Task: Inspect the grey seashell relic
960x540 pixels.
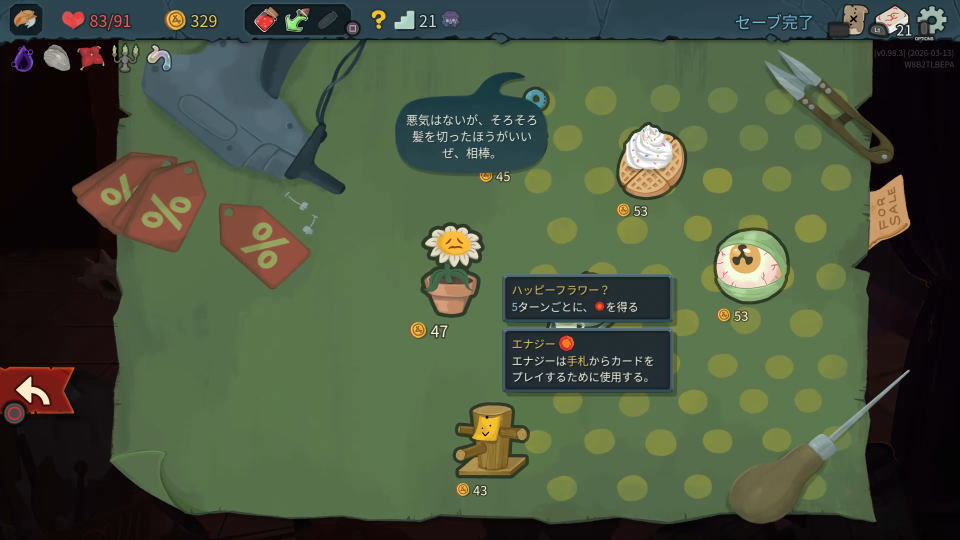Action: click(56, 58)
